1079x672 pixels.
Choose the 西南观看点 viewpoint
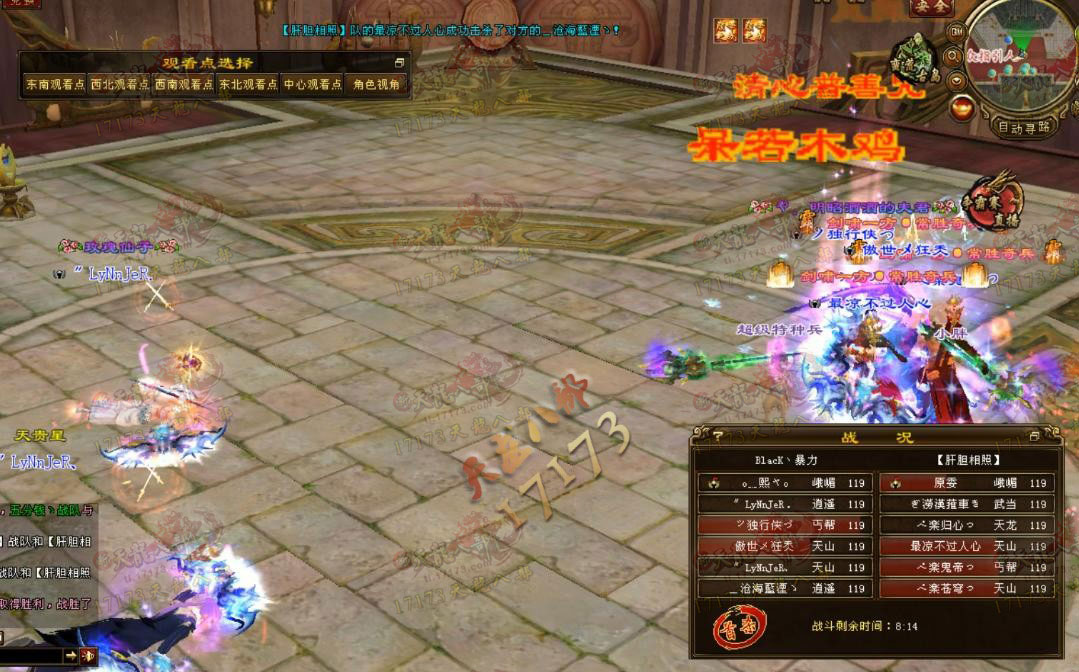(183, 85)
